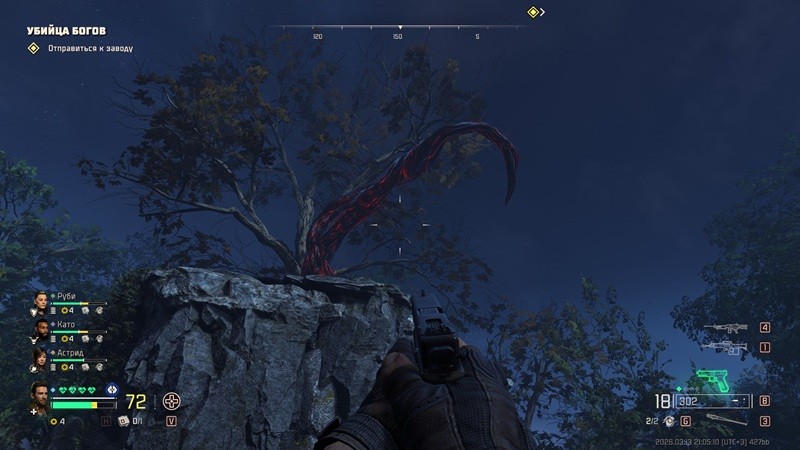Select squadmate Като's portrait
Image resolution: width=800 pixels, height=450 pixels.
tap(40, 329)
